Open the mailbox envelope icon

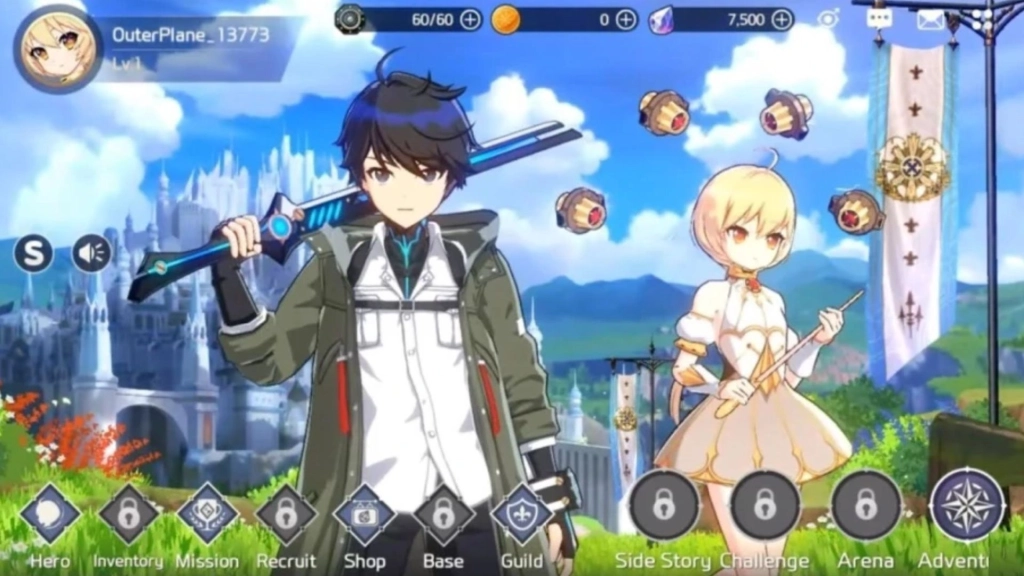[931, 18]
